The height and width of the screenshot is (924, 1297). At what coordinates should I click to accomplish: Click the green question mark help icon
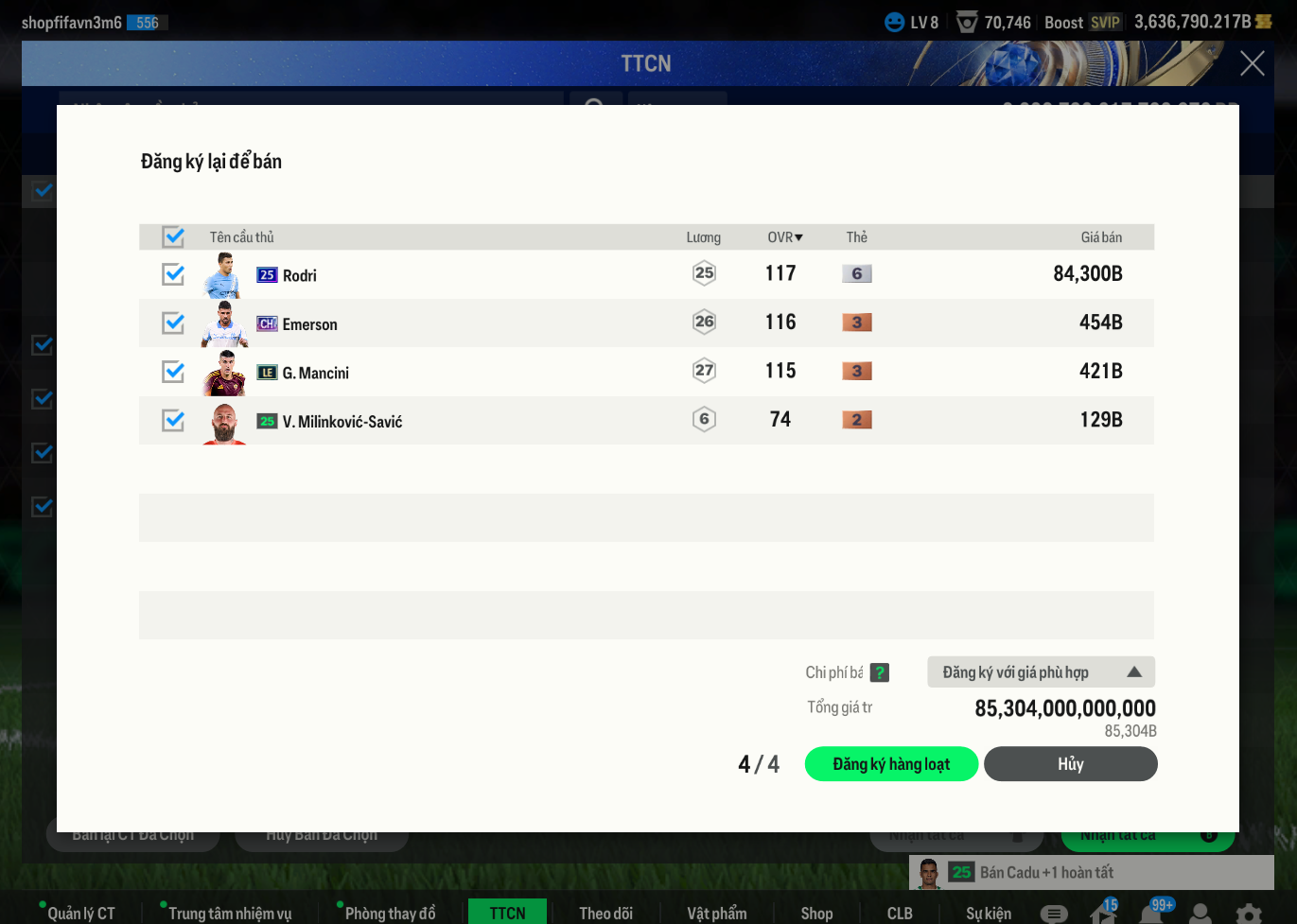[x=880, y=672]
